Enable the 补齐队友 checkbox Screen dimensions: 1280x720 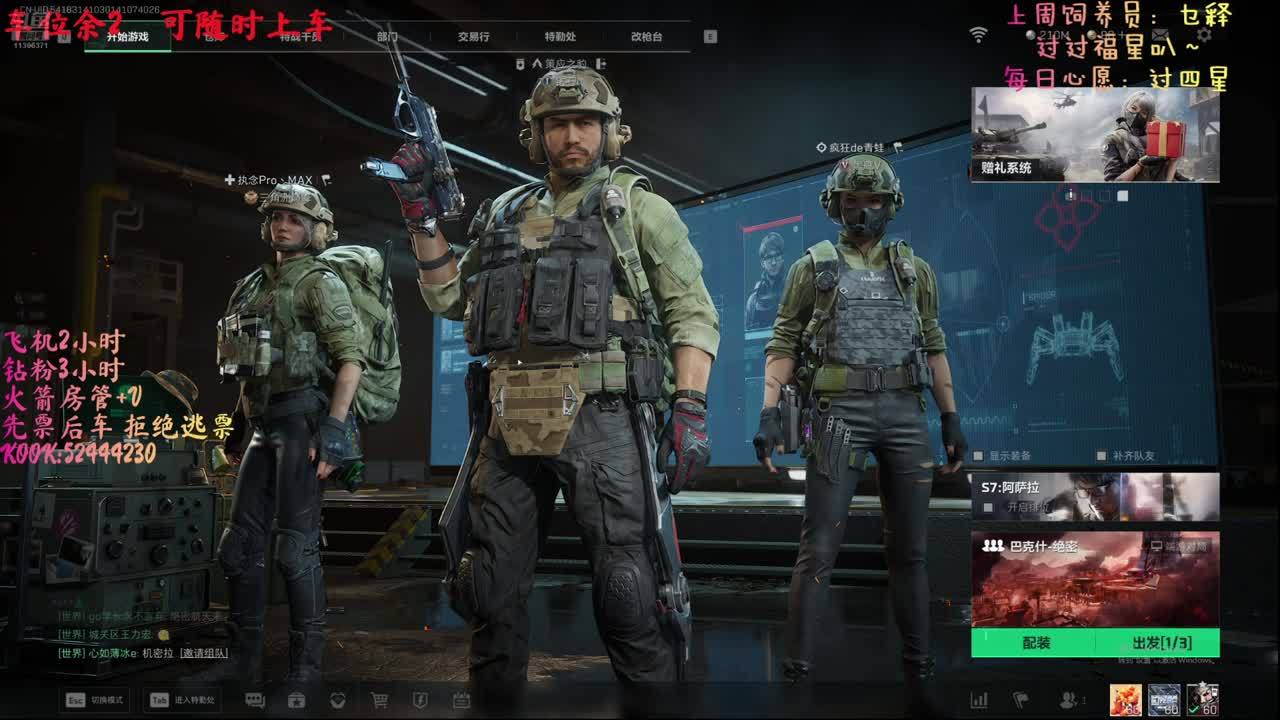pos(1102,456)
